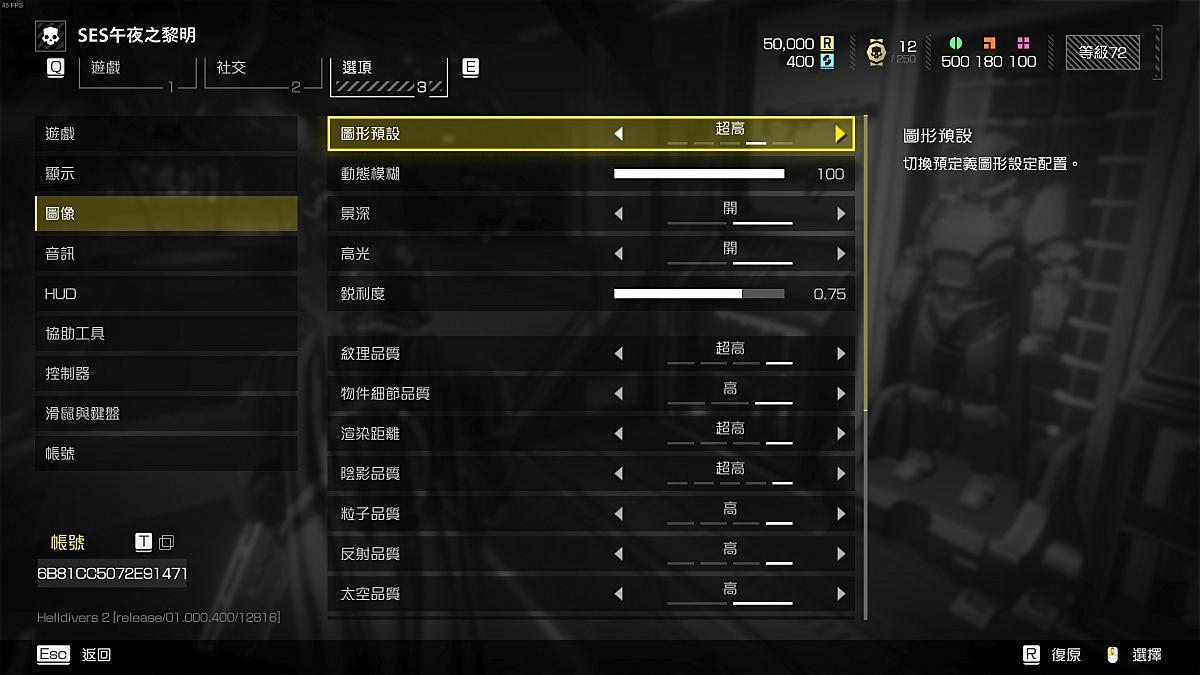Open the 協助工具 category
The width and height of the screenshot is (1200, 675).
point(166,334)
